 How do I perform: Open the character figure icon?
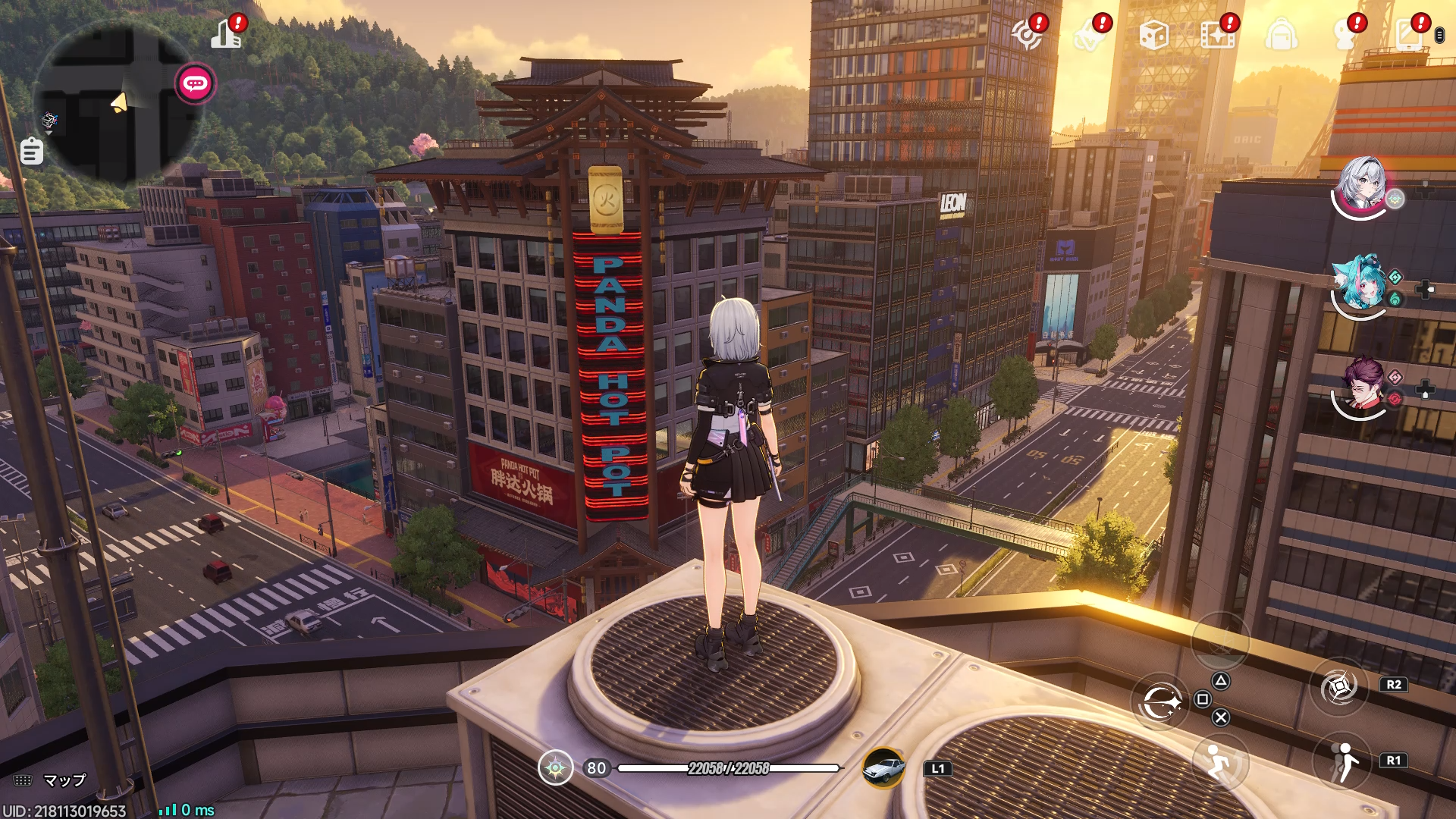click(x=1345, y=35)
